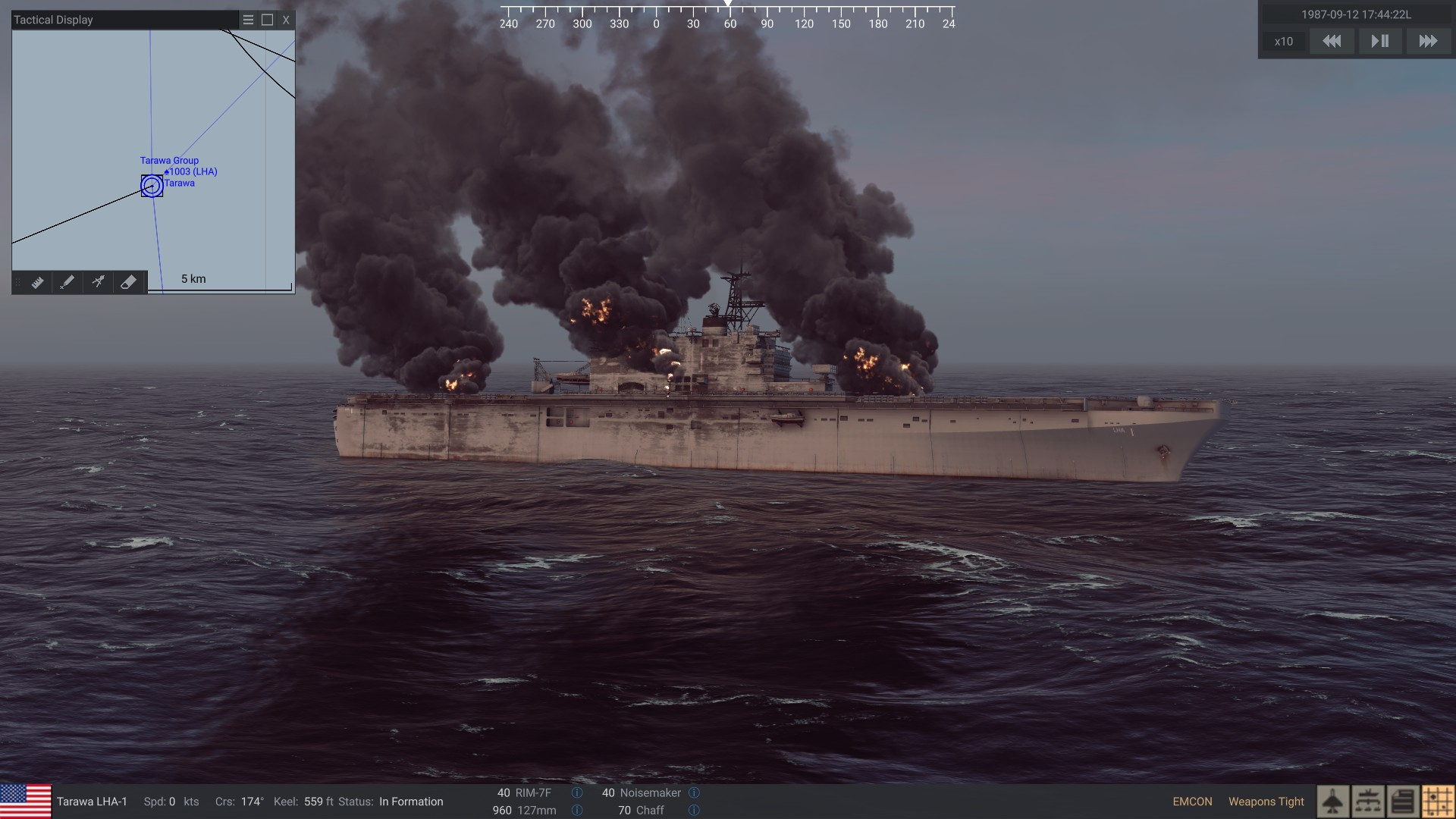Open the Tactical Display hamburger menu
Viewport: 1456px width, 819px height.
248,20
